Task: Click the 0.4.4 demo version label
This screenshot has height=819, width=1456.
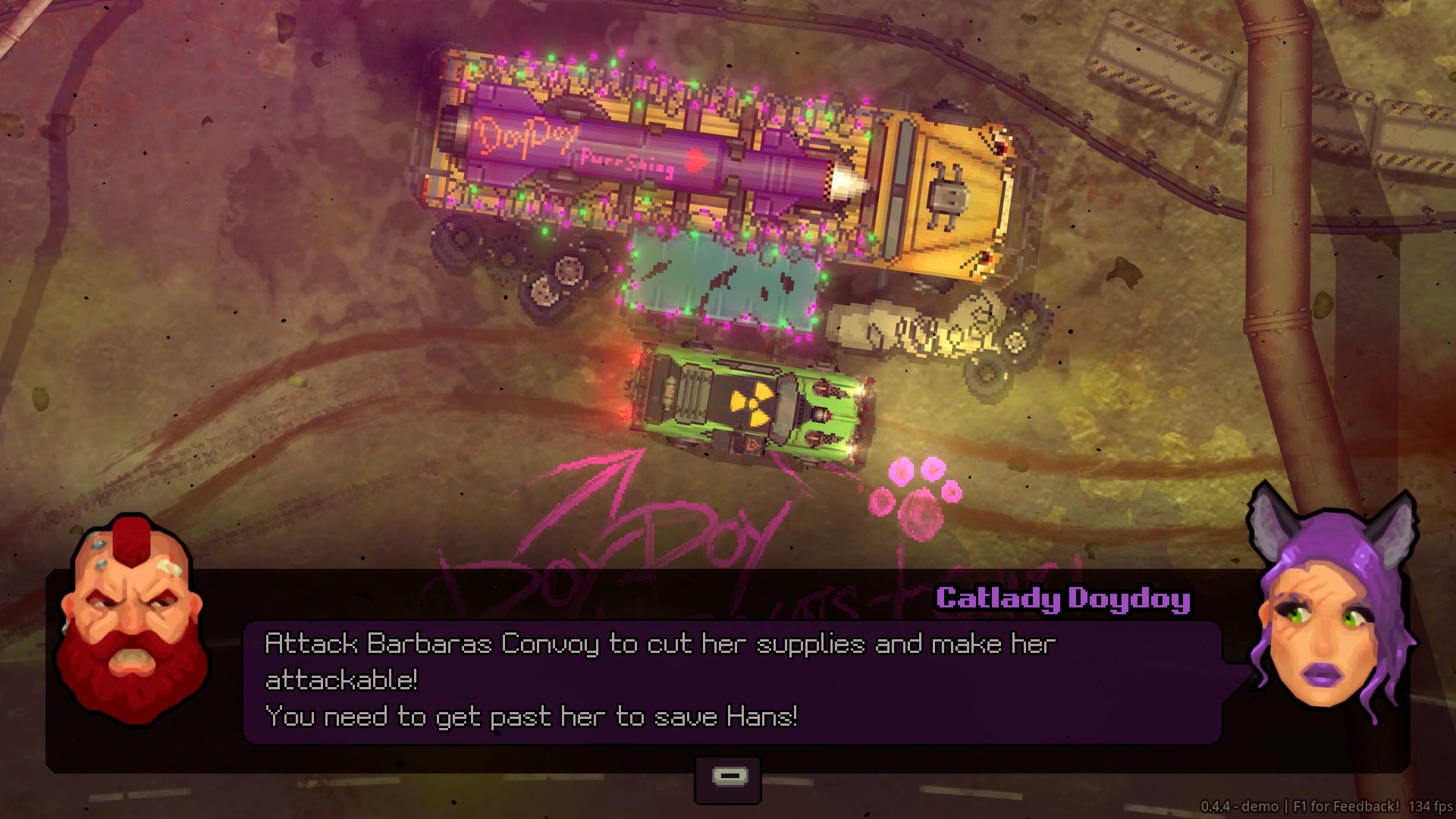Action: (1238, 803)
